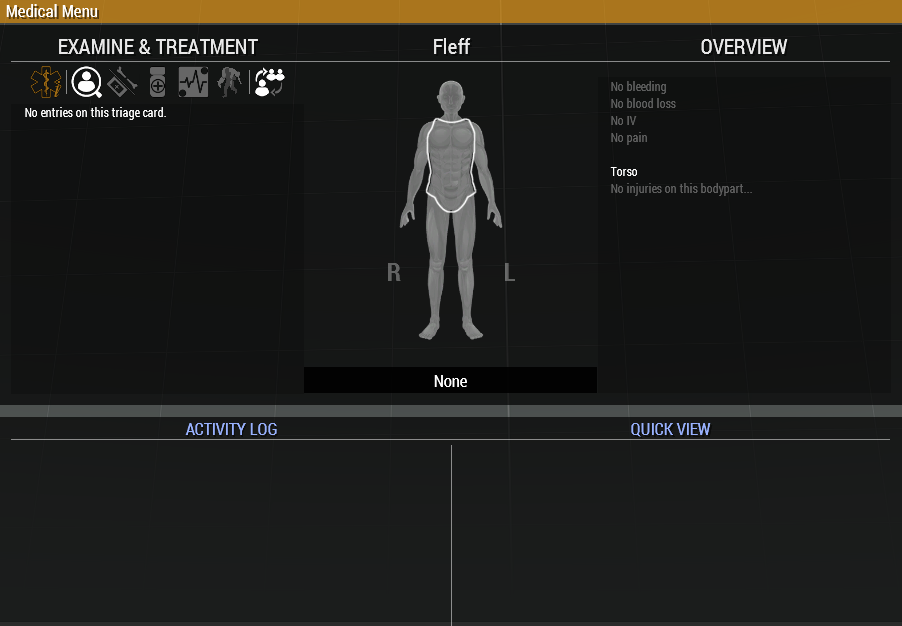Viewport: 902px width, 626px height.
Task: Toggle patient with the switch-people icon
Action: point(269,82)
